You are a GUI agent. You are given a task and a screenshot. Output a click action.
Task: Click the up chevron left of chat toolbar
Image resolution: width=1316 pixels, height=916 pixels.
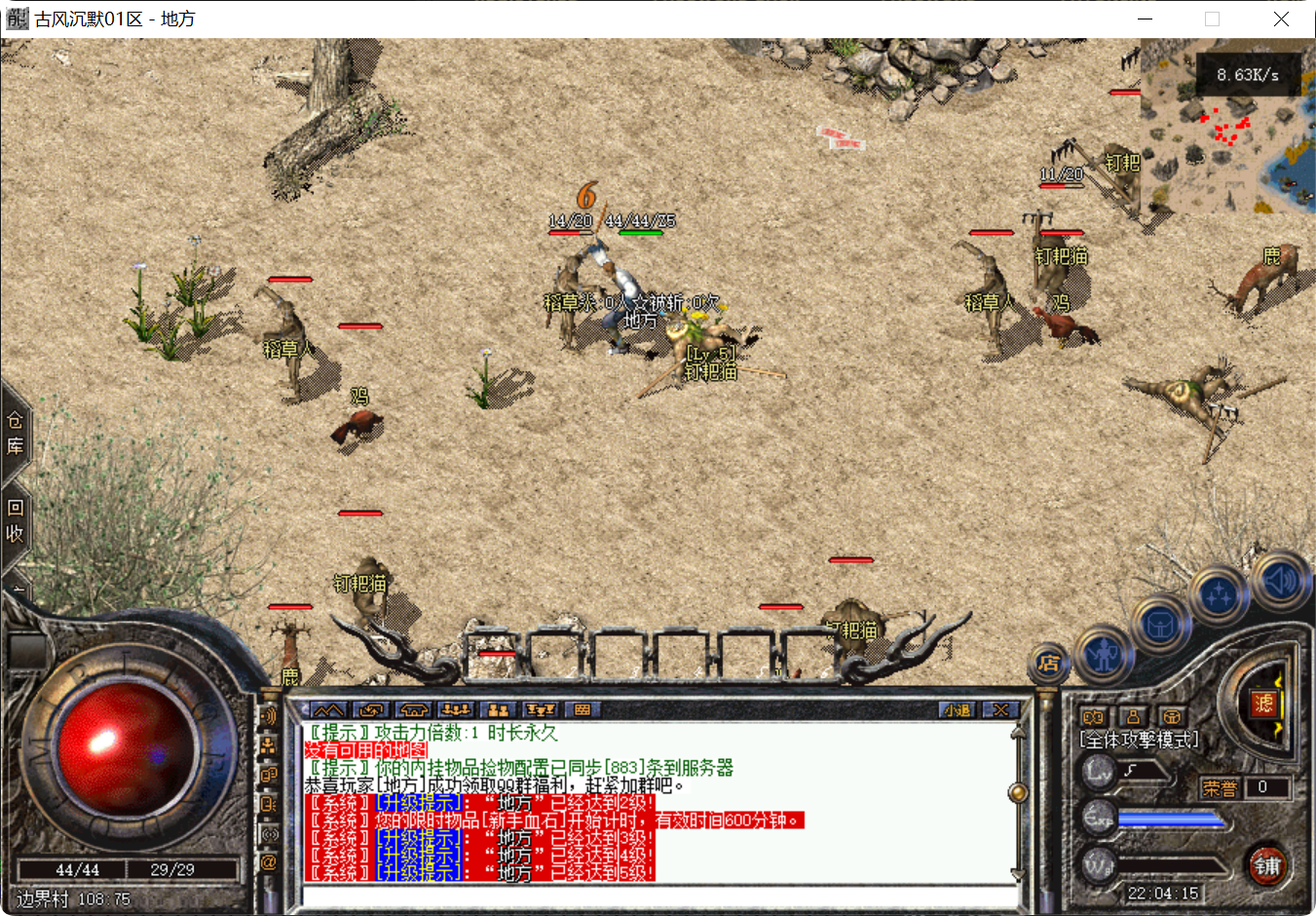pyautogui.click(x=329, y=710)
